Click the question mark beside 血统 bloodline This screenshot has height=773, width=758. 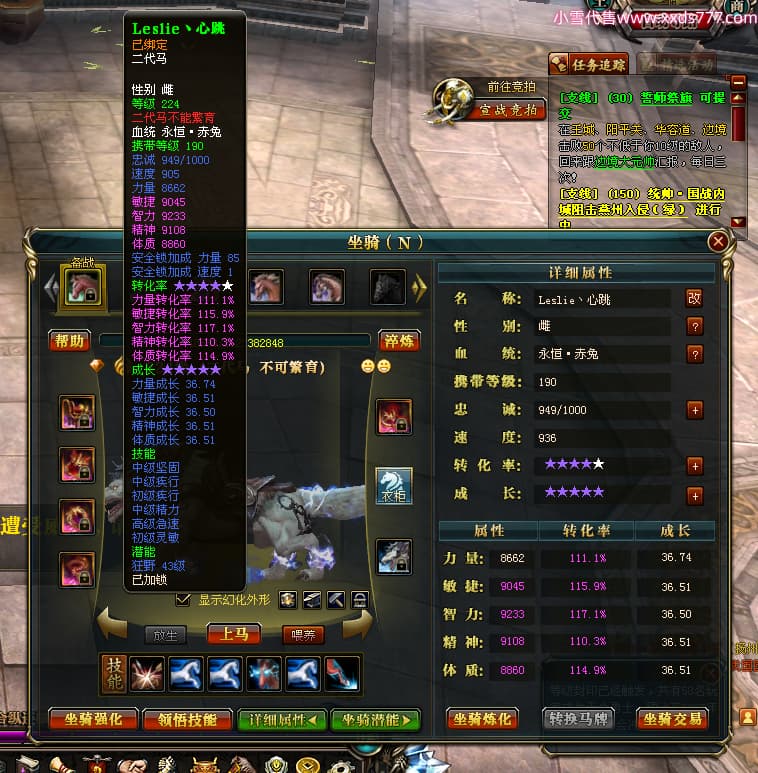(695, 354)
